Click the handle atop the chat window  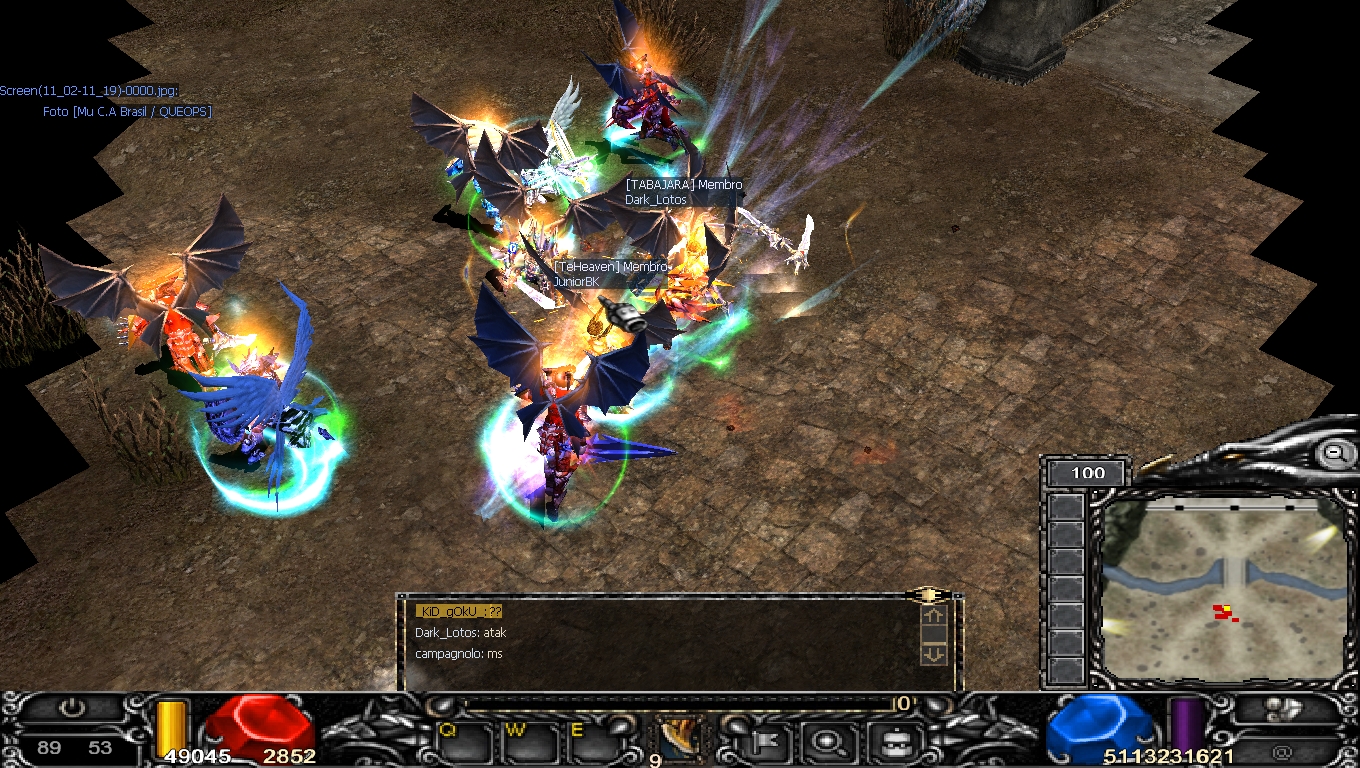[929, 596]
